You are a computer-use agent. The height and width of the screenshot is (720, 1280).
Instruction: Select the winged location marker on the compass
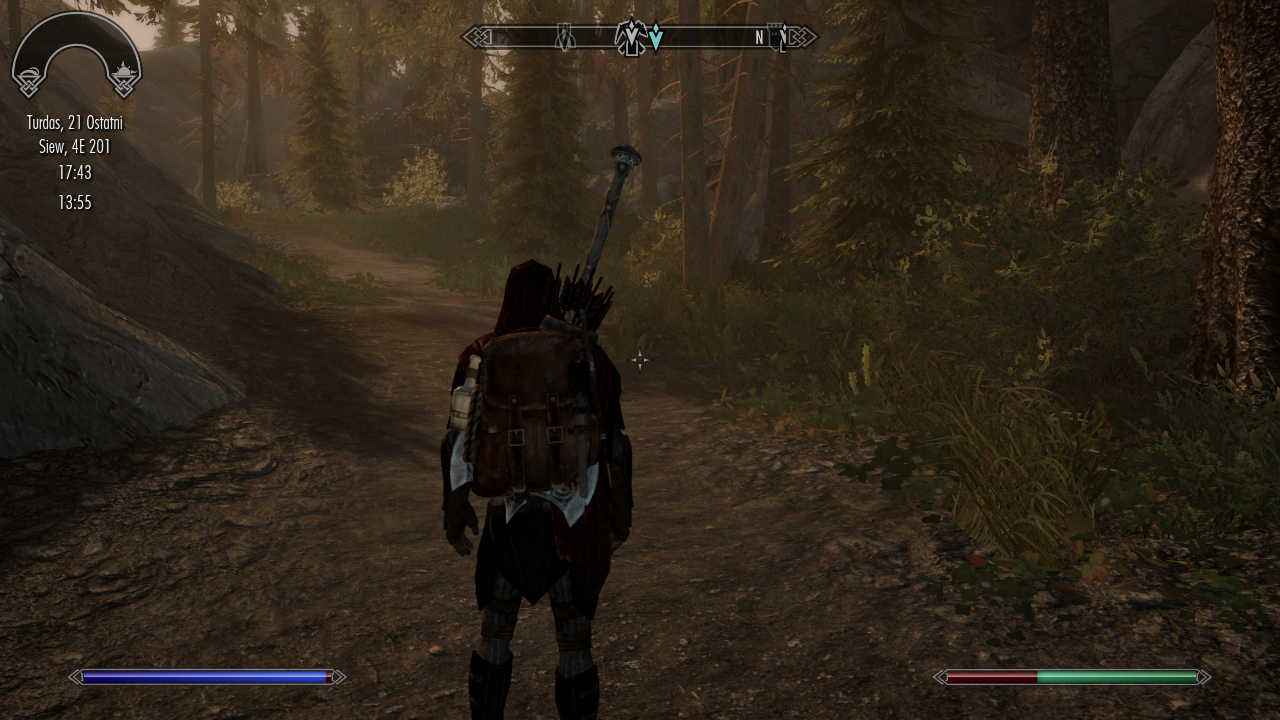click(631, 38)
